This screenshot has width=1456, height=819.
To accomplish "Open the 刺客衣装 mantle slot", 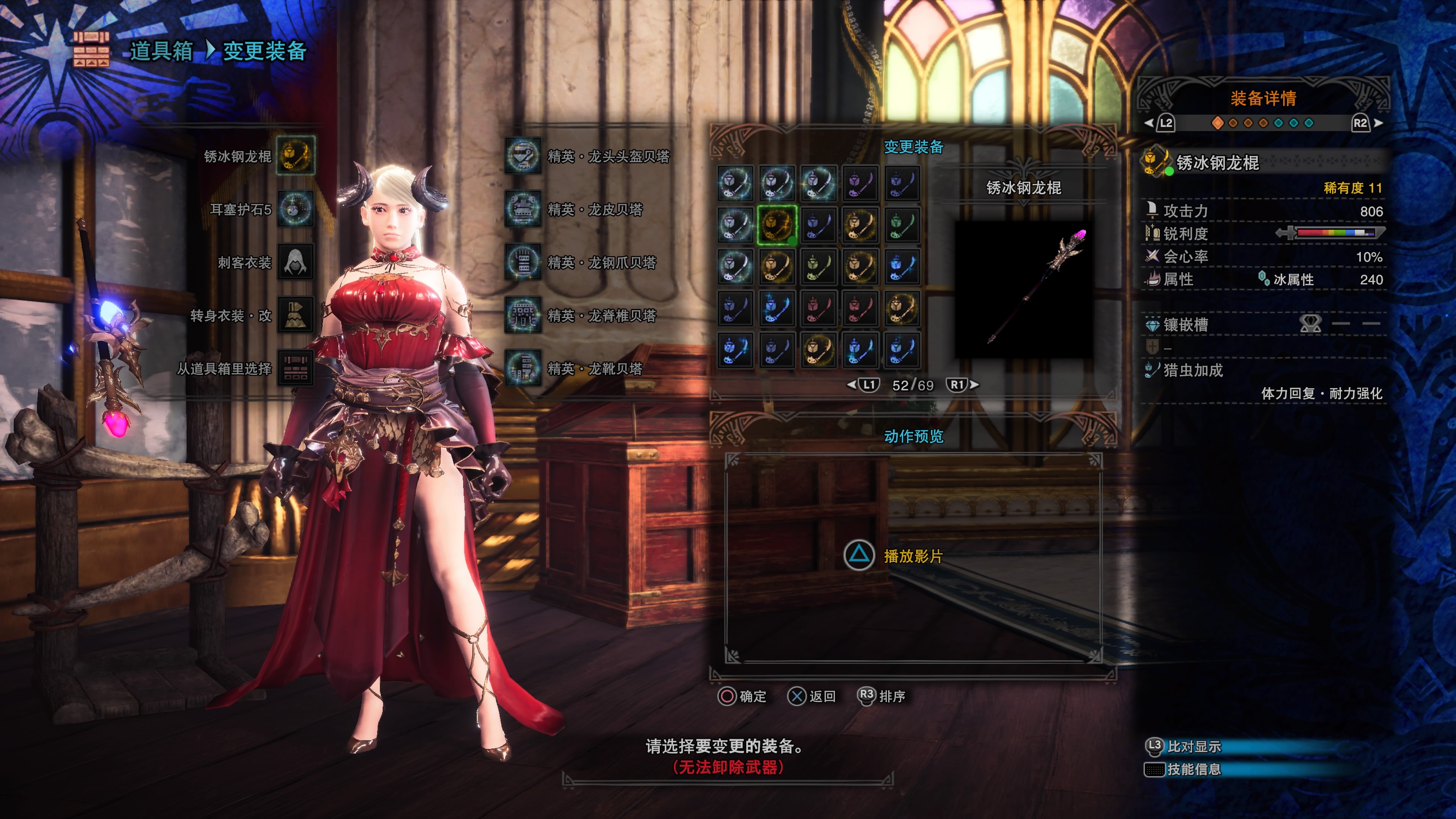I will (295, 262).
